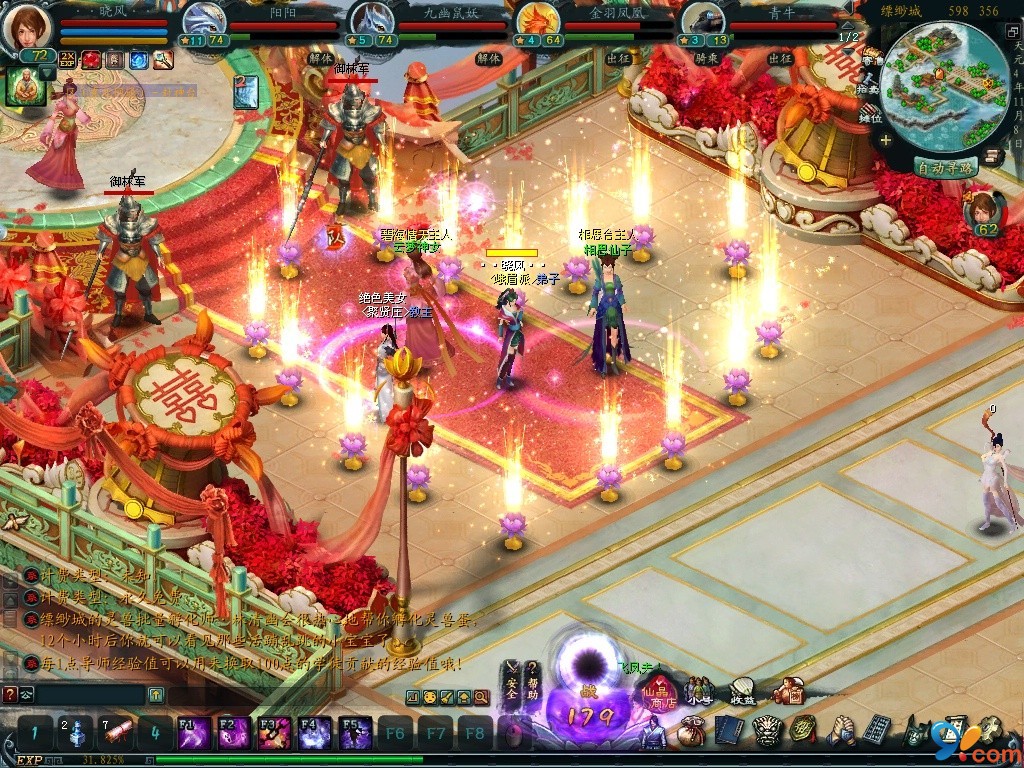Click the 出征 button under 金羽凤凰
1024x768 pixels.
(x=617, y=59)
